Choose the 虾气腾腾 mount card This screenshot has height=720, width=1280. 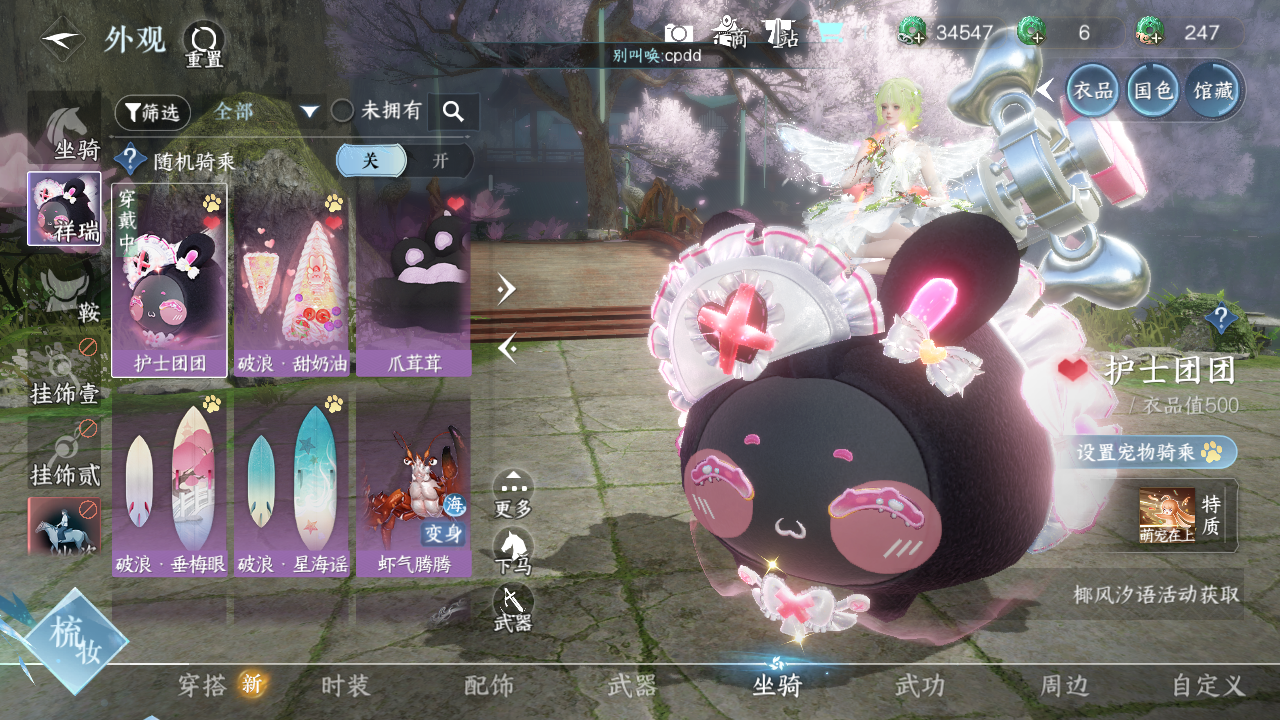pos(413,485)
